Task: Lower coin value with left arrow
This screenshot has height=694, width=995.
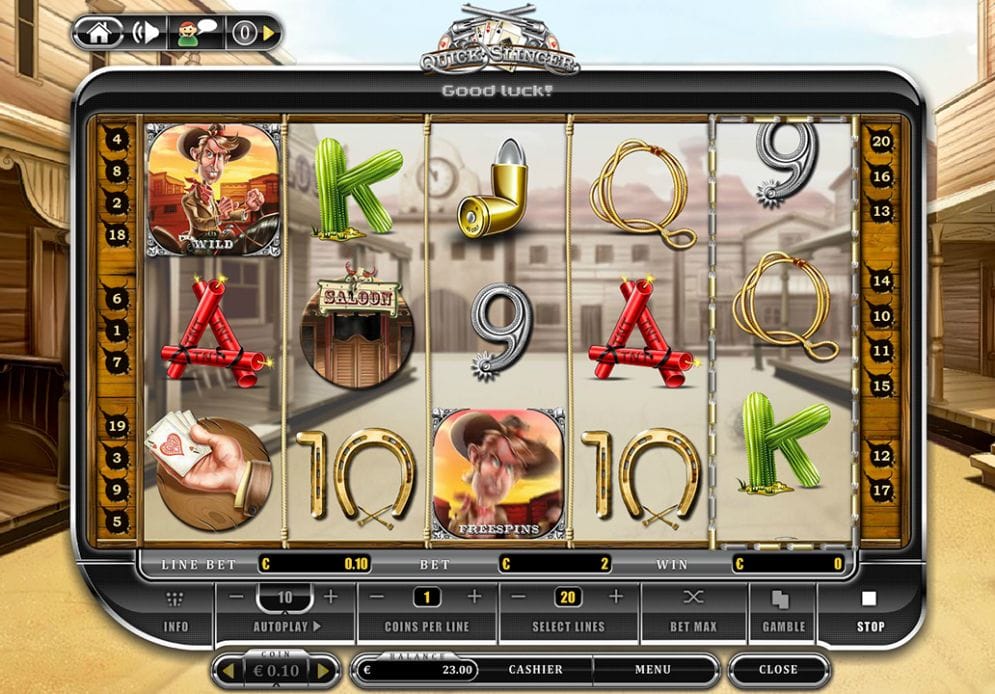Action: (x=226, y=670)
